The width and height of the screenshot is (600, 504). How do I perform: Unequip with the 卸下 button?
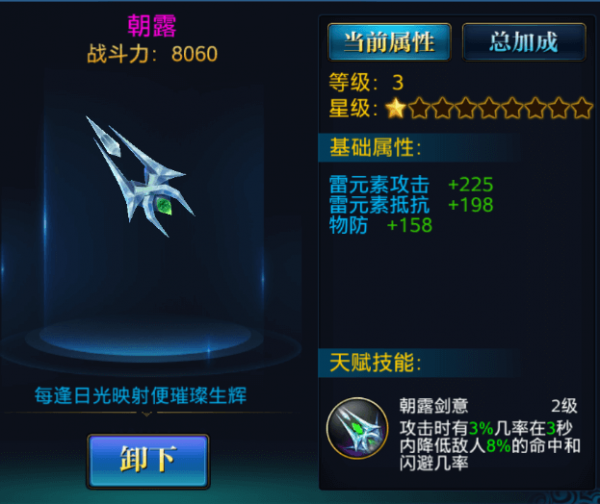click(148, 460)
